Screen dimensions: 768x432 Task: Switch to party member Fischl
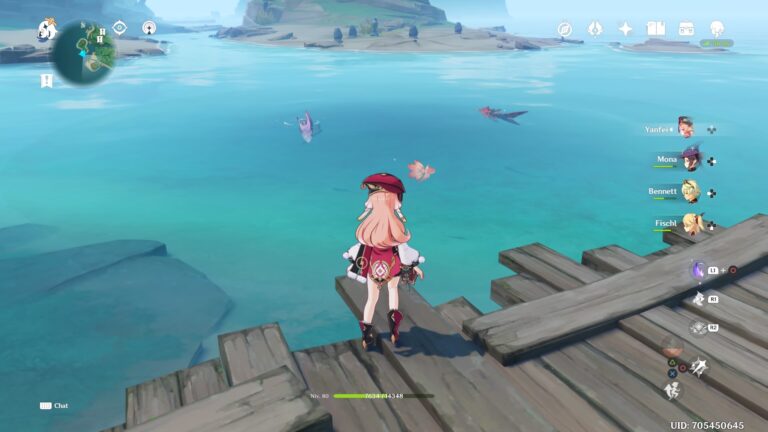[691, 223]
